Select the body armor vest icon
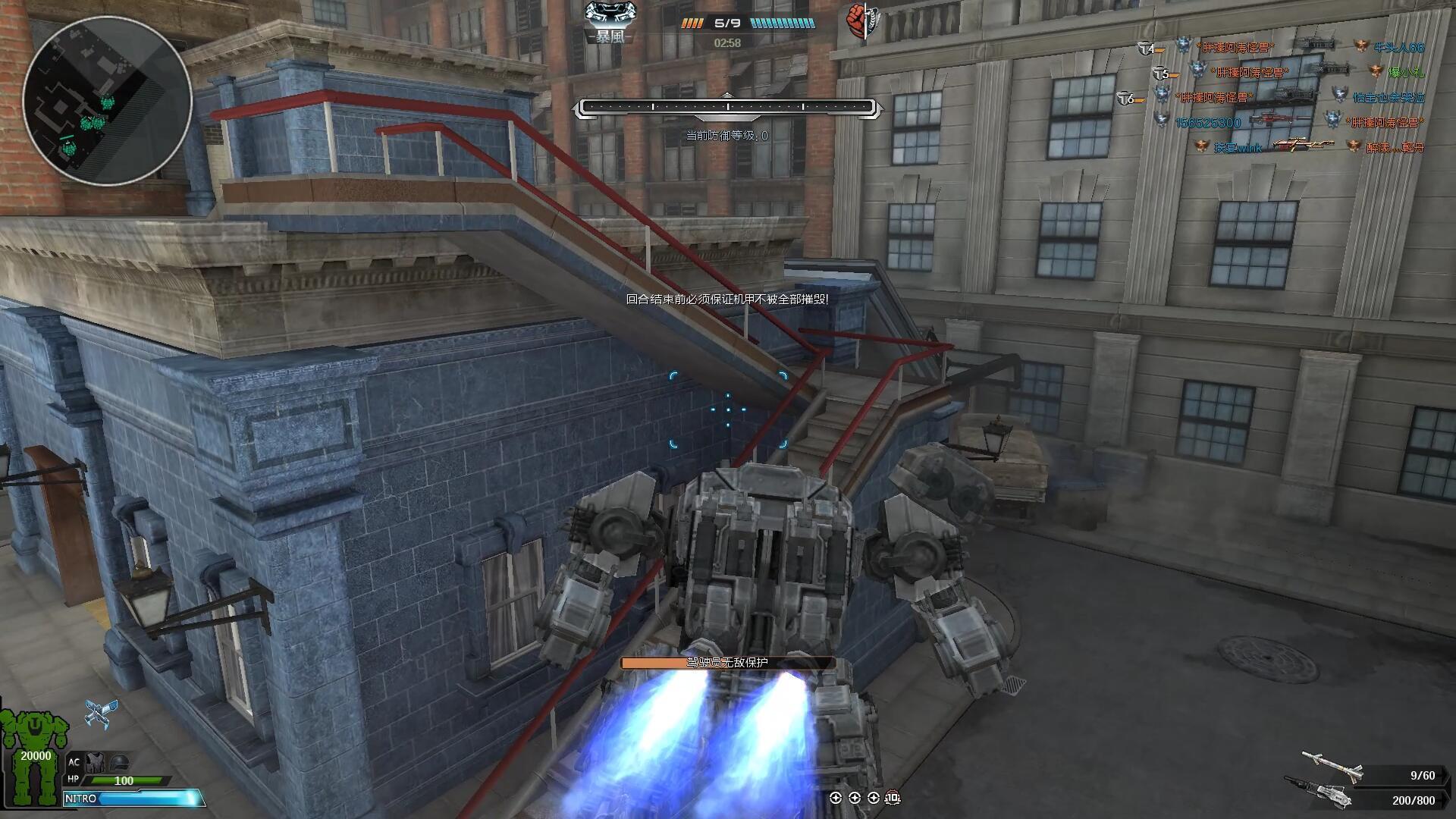1456x819 pixels. coord(96,762)
